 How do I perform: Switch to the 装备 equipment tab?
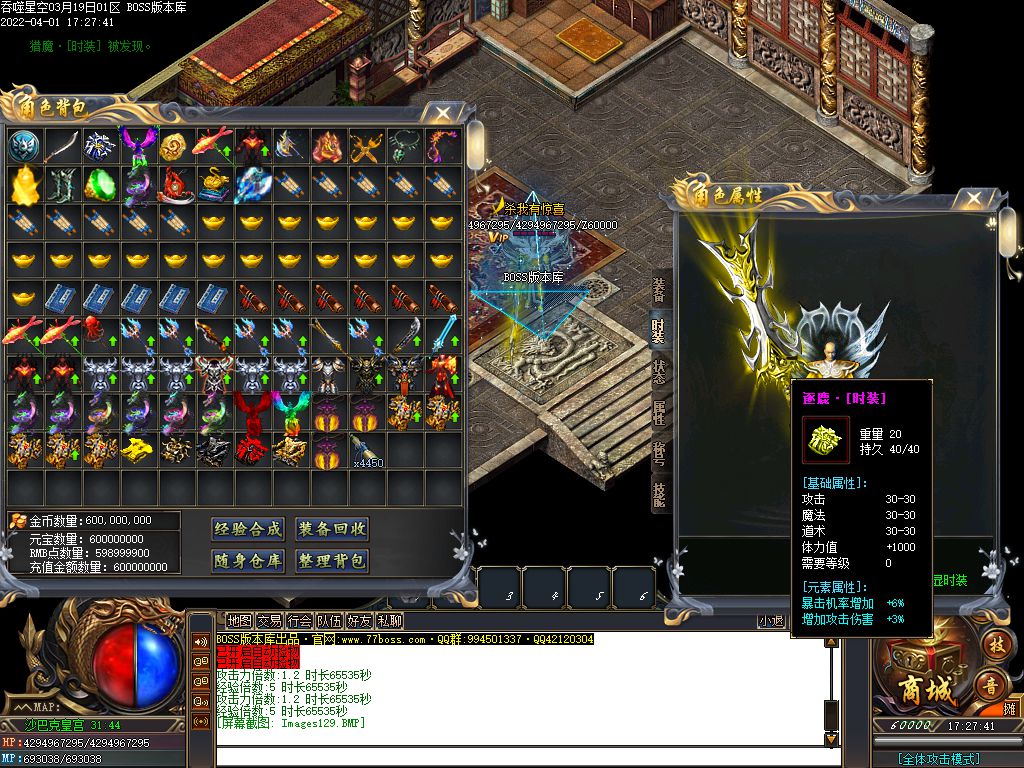click(x=659, y=290)
